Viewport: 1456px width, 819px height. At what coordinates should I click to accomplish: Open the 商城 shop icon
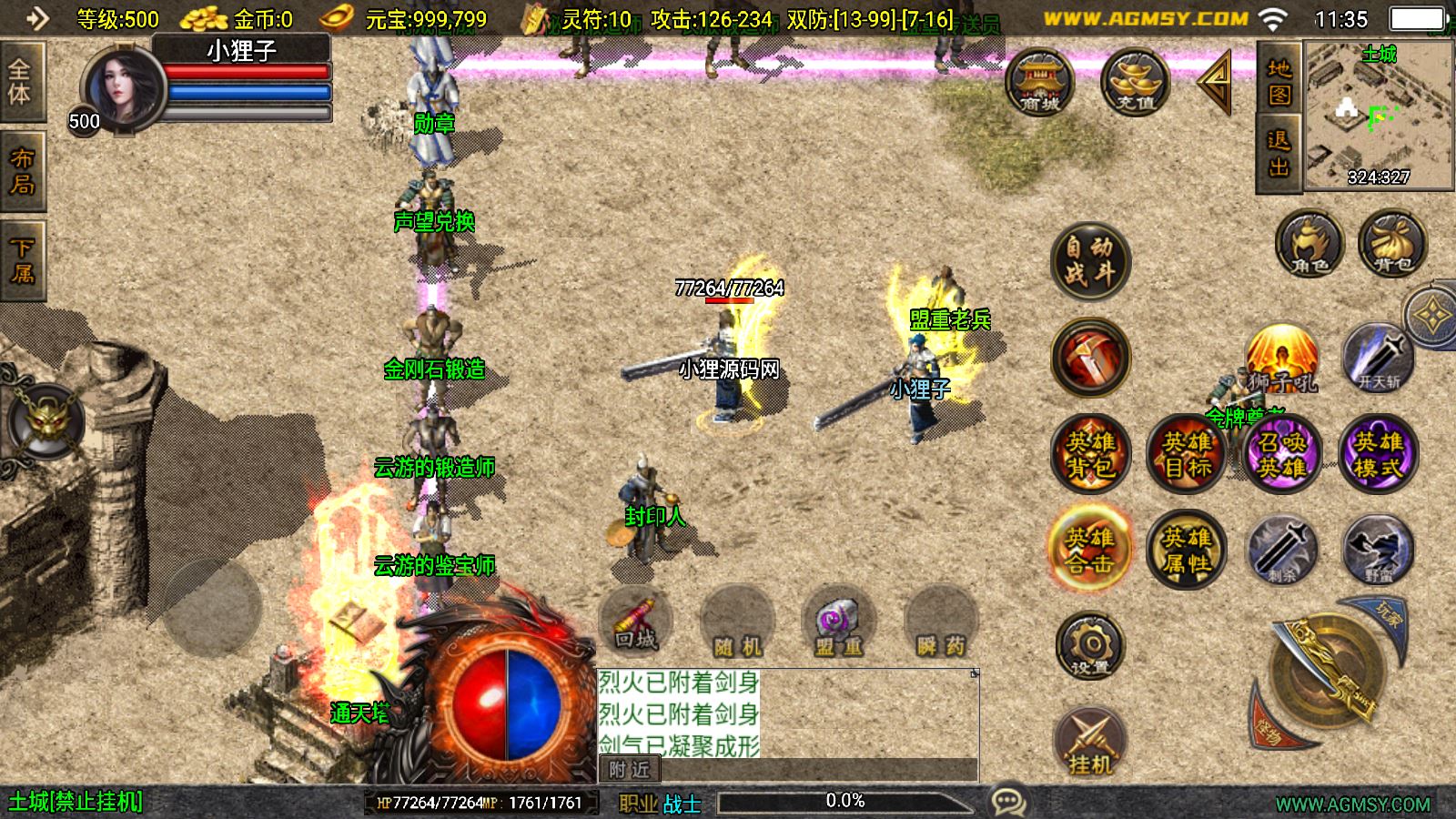(x=1039, y=83)
